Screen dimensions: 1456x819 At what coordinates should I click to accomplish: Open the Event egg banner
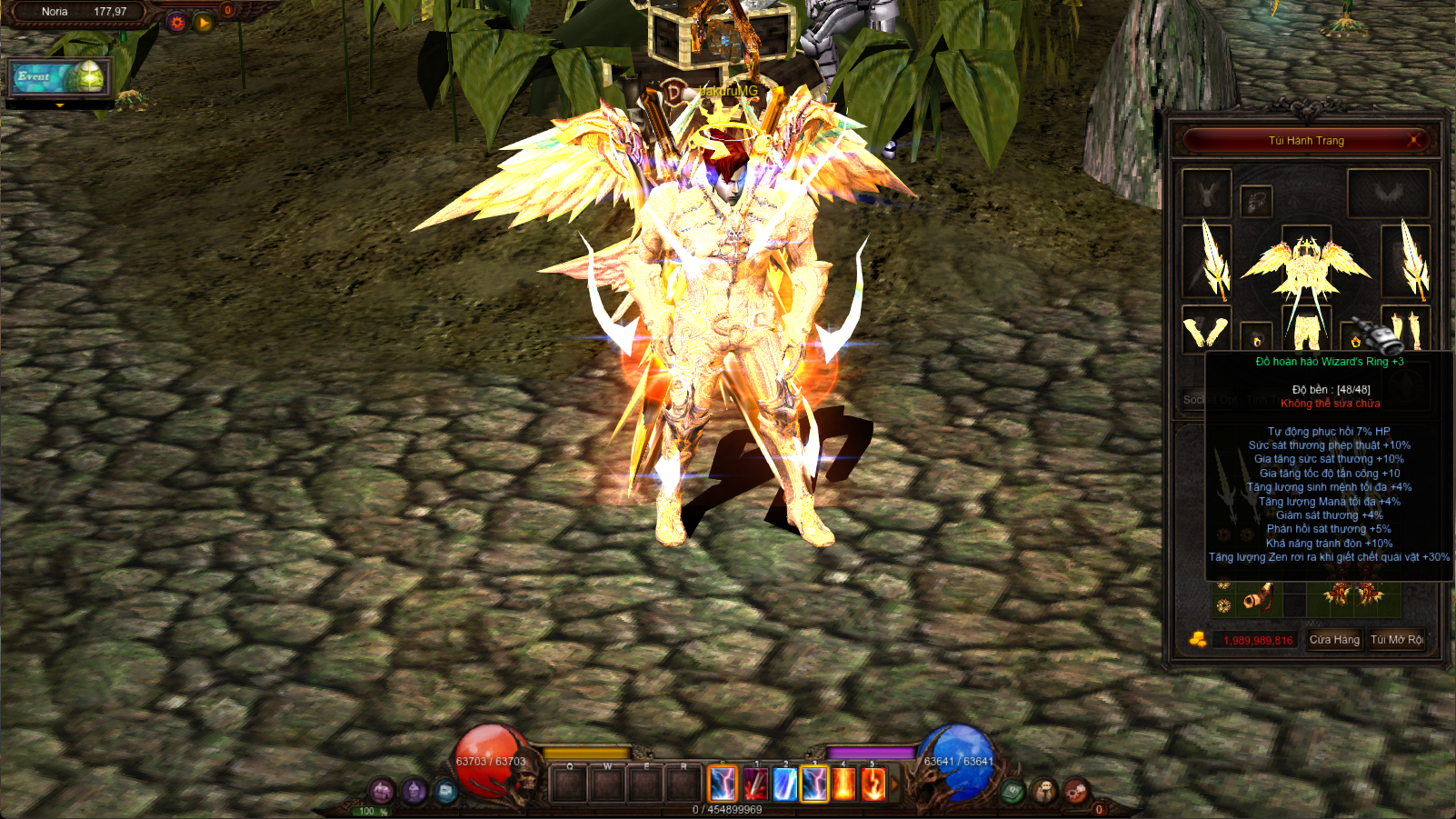60,77
